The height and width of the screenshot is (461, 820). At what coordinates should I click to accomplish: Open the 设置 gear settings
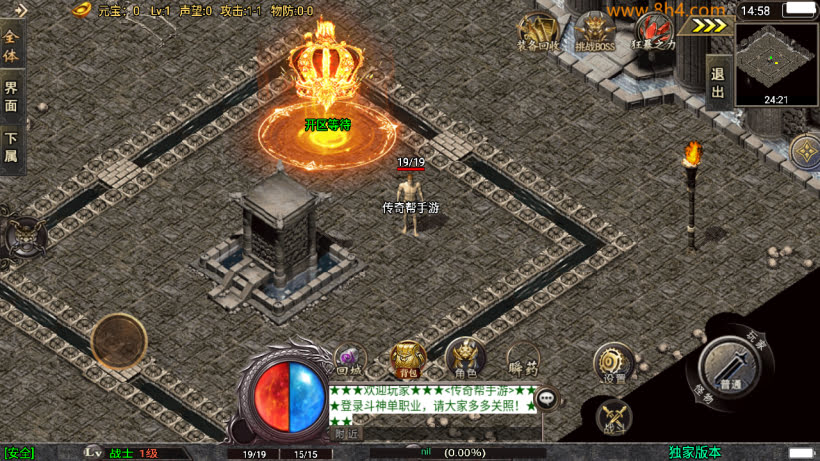612,364
